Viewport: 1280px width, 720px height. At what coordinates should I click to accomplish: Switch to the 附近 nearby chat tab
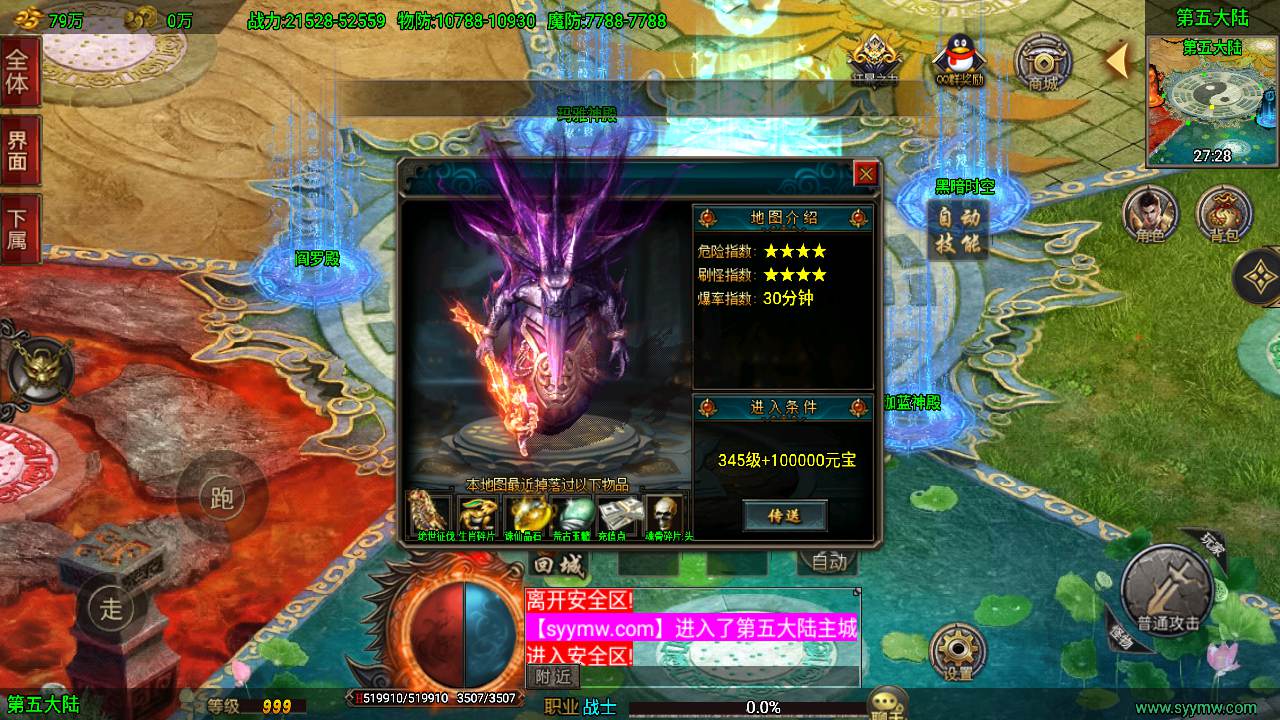(x=552, y=677)
